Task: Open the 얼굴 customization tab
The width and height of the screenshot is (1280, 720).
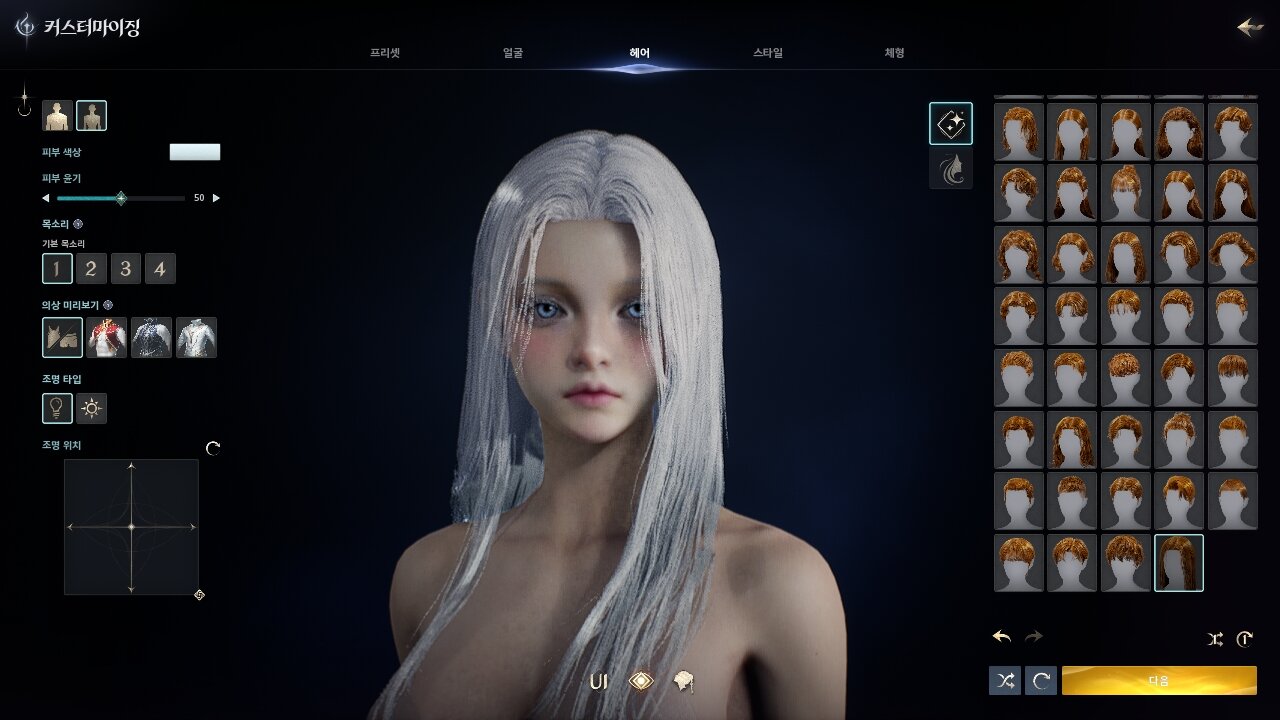Action: click(x=512, y=53)
